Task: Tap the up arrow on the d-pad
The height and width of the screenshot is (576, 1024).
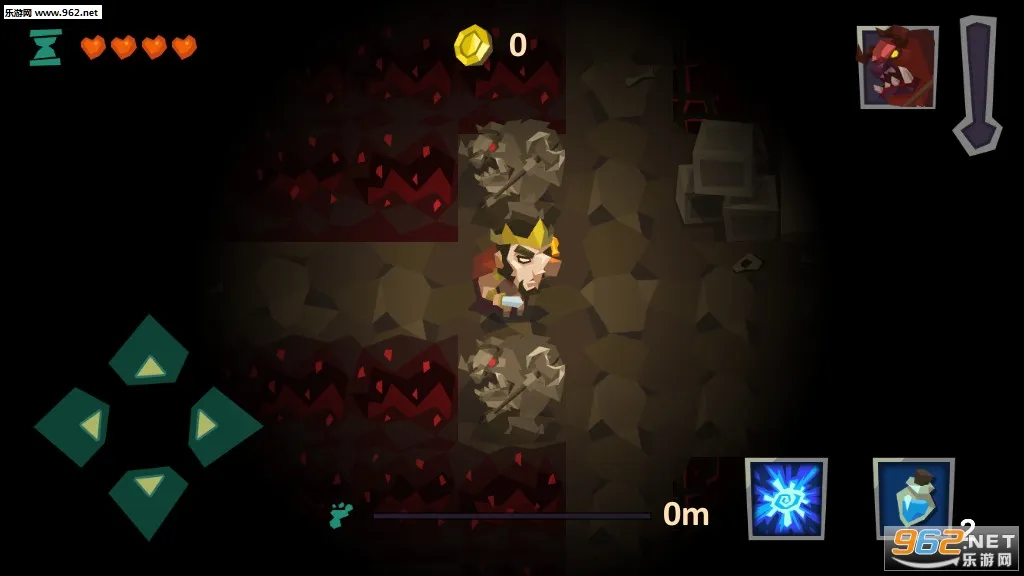Action: (149, 355)
